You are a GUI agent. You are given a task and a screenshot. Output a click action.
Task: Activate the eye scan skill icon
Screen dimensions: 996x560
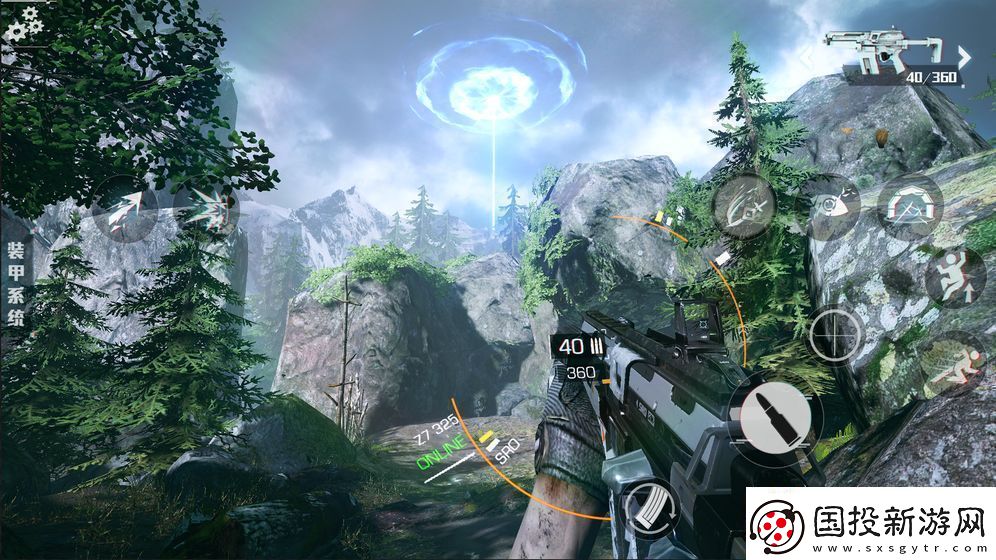click(828, 205)
